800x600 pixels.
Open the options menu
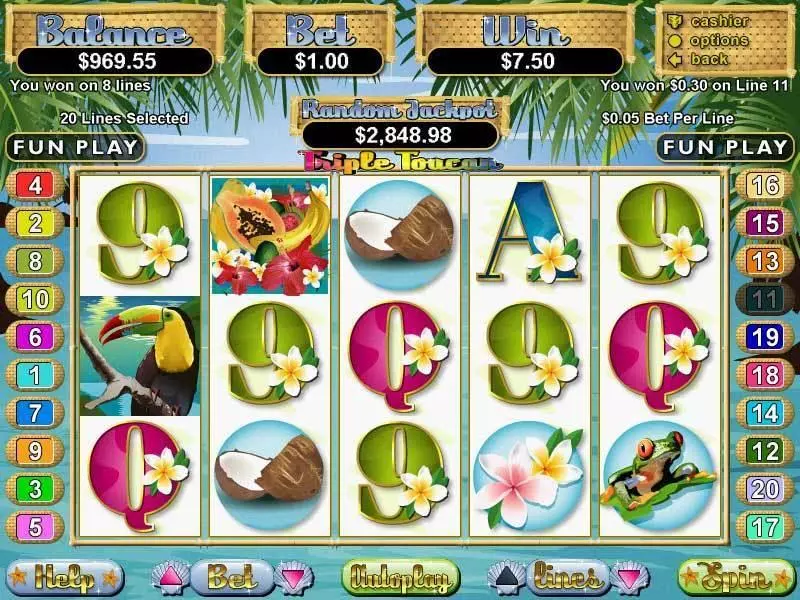tap(720, 40)
